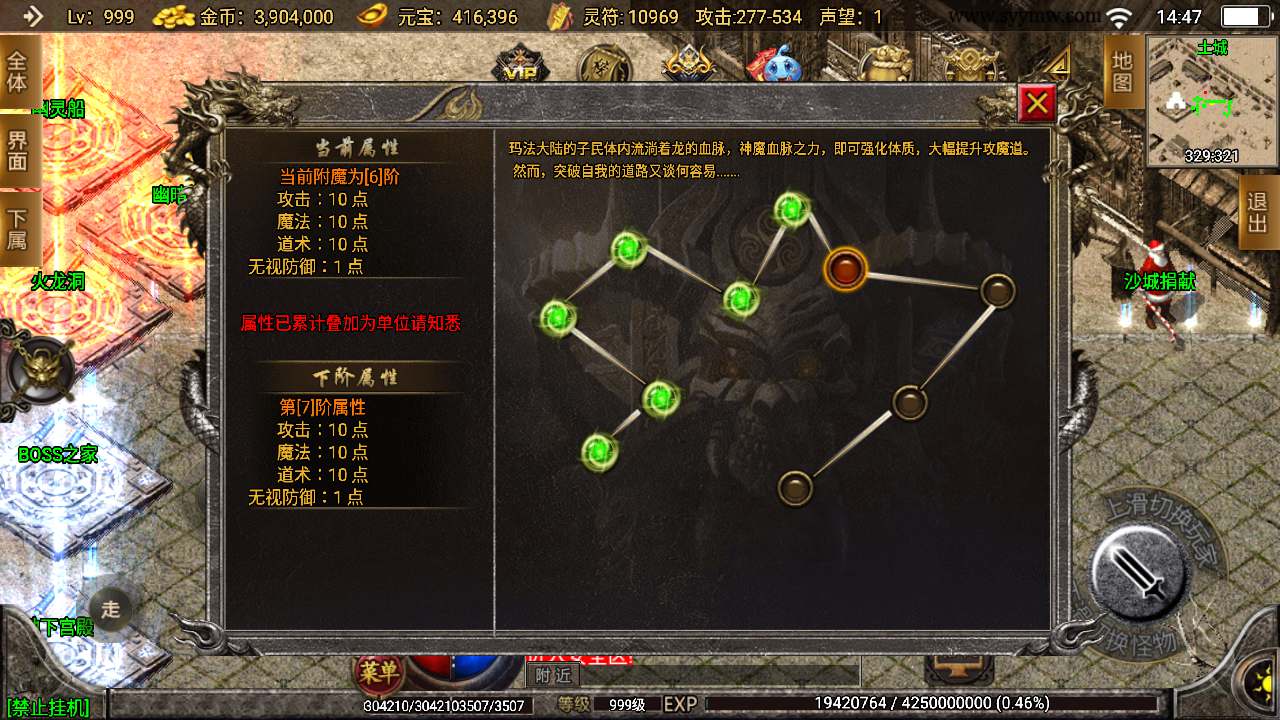Toggle the 禁止挂机 auto-battle setting

pyautogui.click(x=48, y=707)
